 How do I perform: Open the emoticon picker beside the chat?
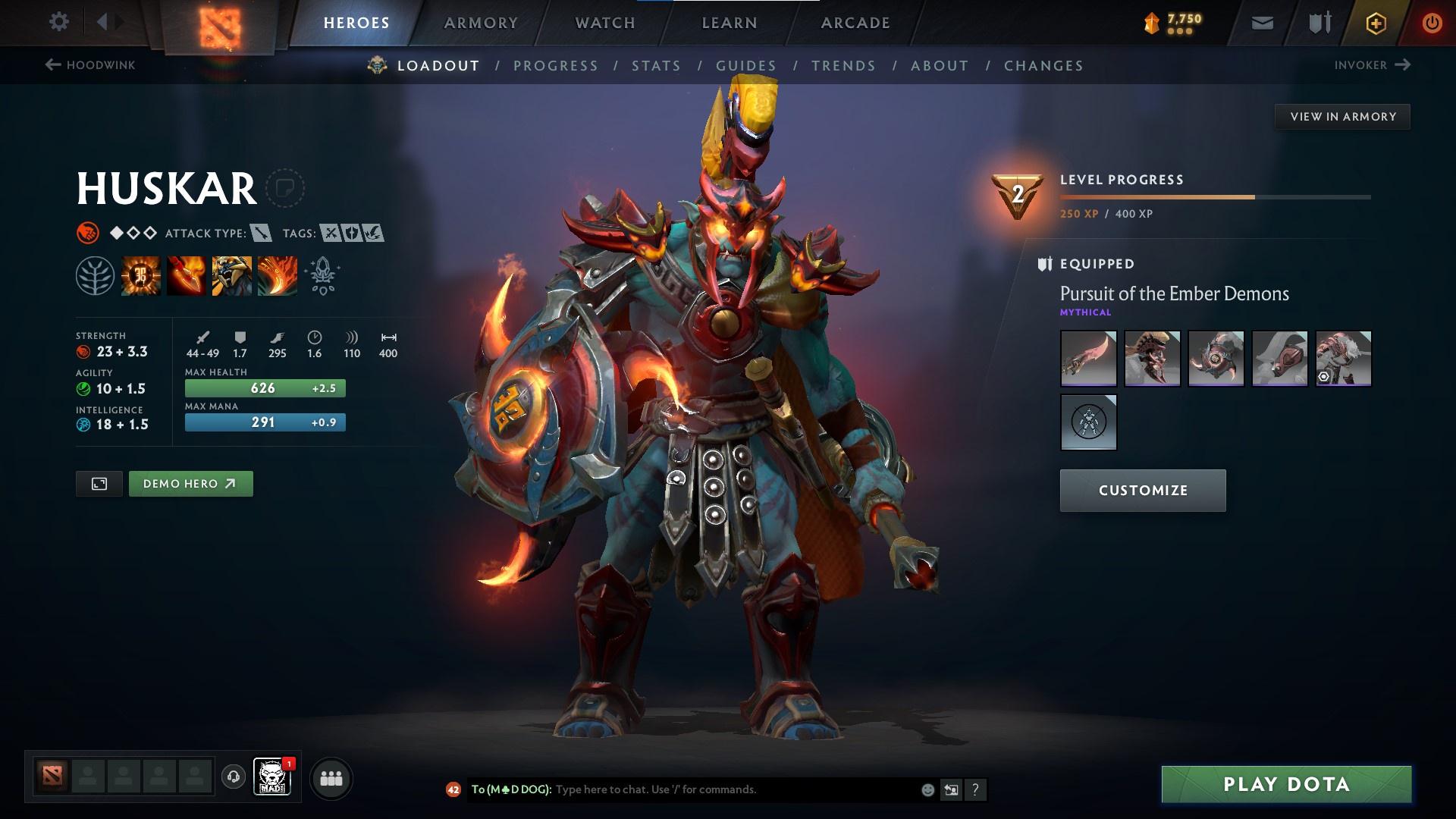click(x=927, y=789)
